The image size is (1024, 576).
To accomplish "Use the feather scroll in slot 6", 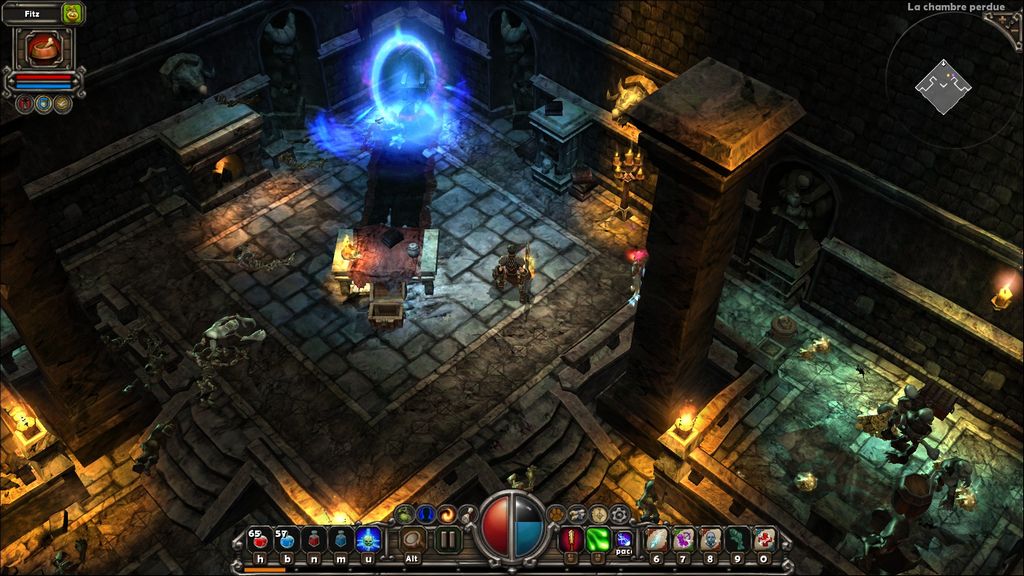I will pyautogui.click(x=655, y=541).
